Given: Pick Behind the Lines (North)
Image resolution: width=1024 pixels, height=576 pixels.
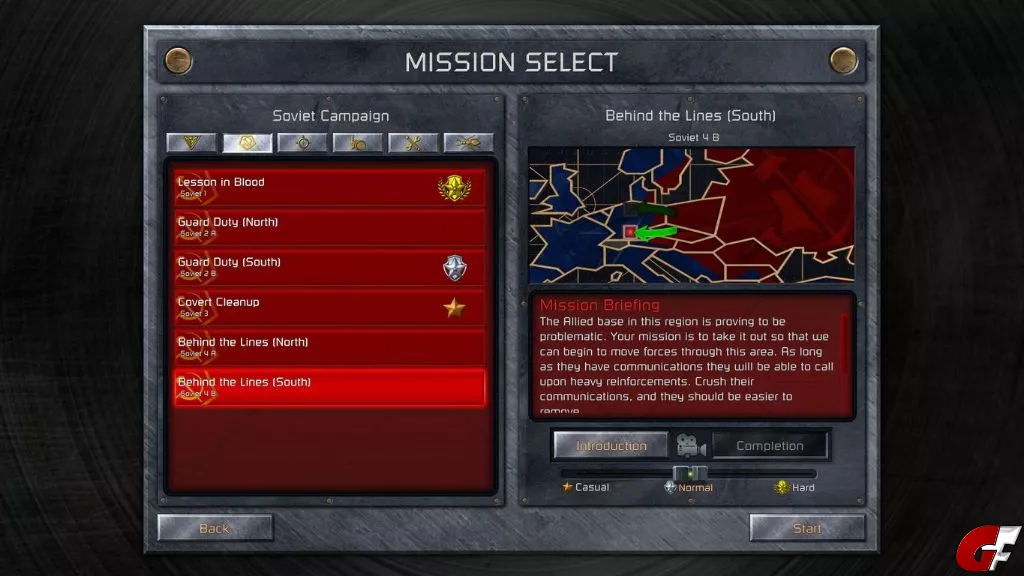Looking at the screenshot, I should (330, 347).
